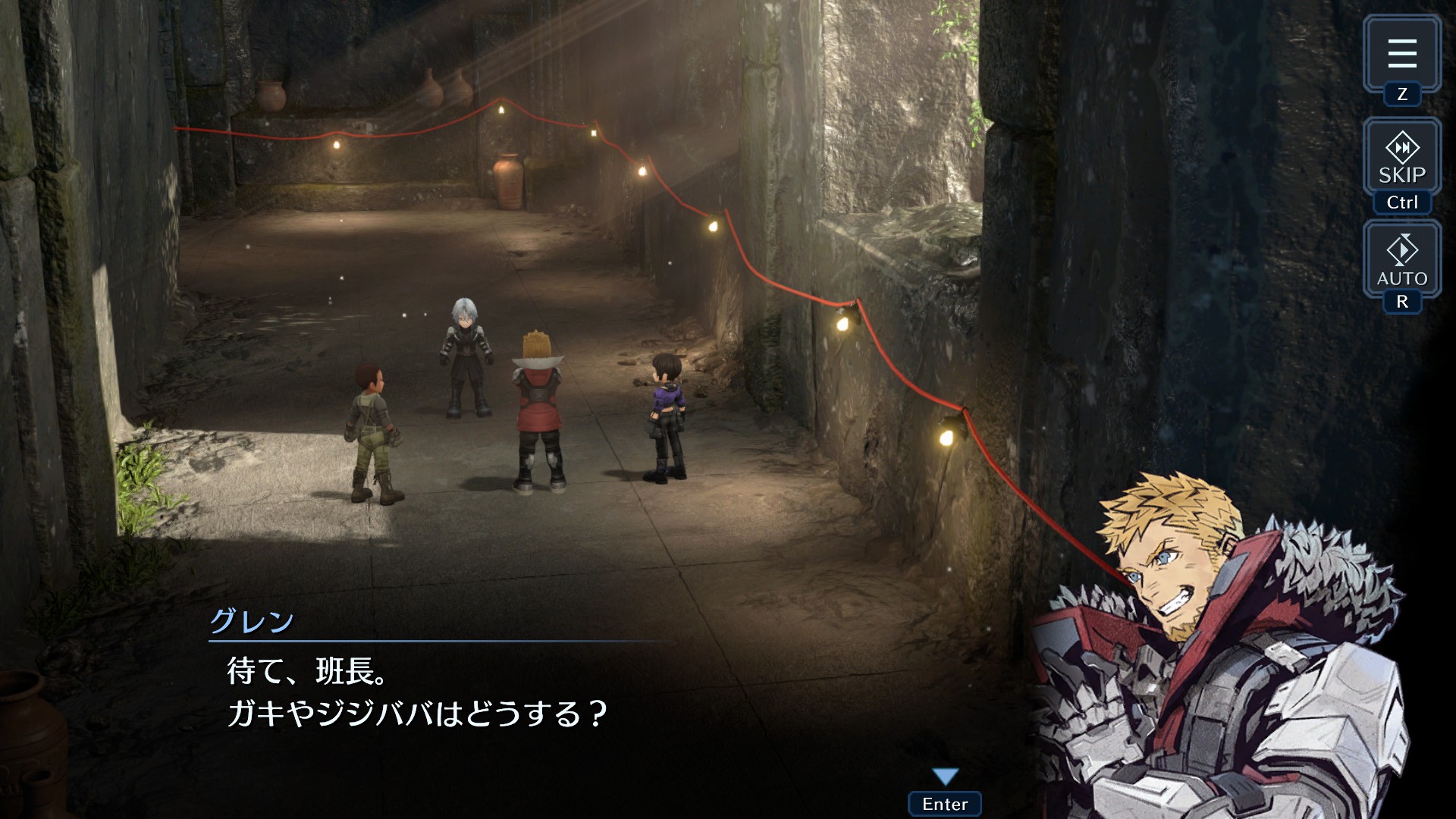Viewport: 1456px width, 819px height.
Task: Open the hamburger menu button
Action: (x=1401, y=54)
